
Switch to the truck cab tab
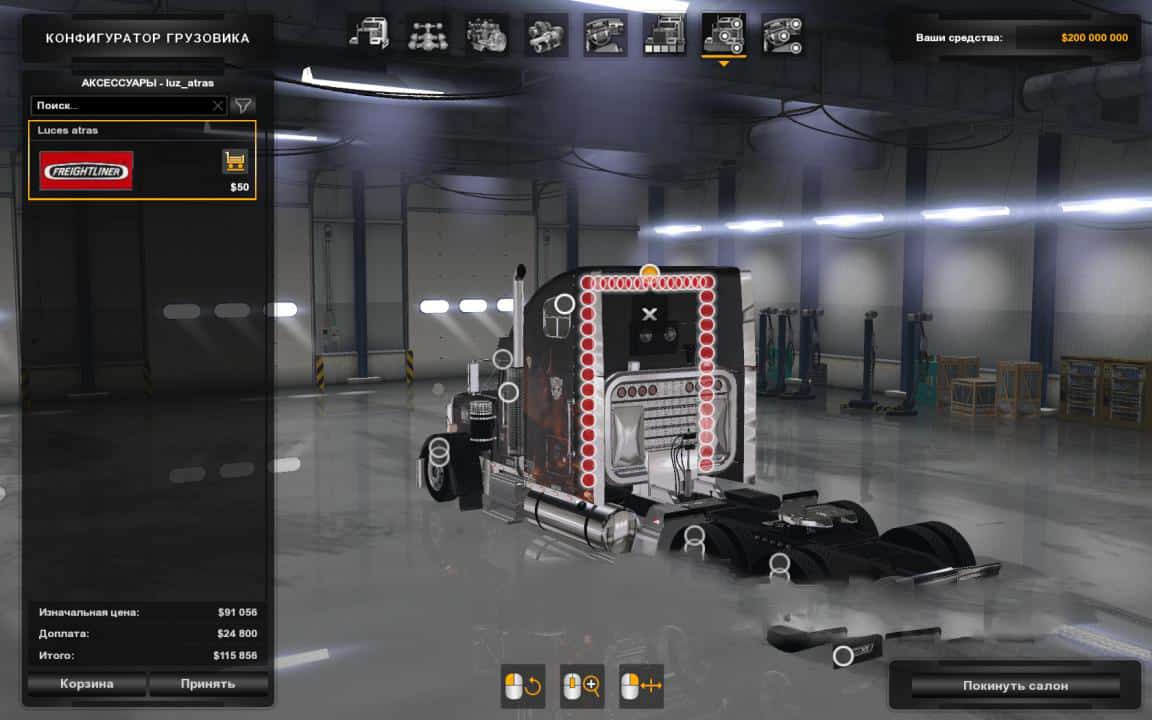point(369,35)
